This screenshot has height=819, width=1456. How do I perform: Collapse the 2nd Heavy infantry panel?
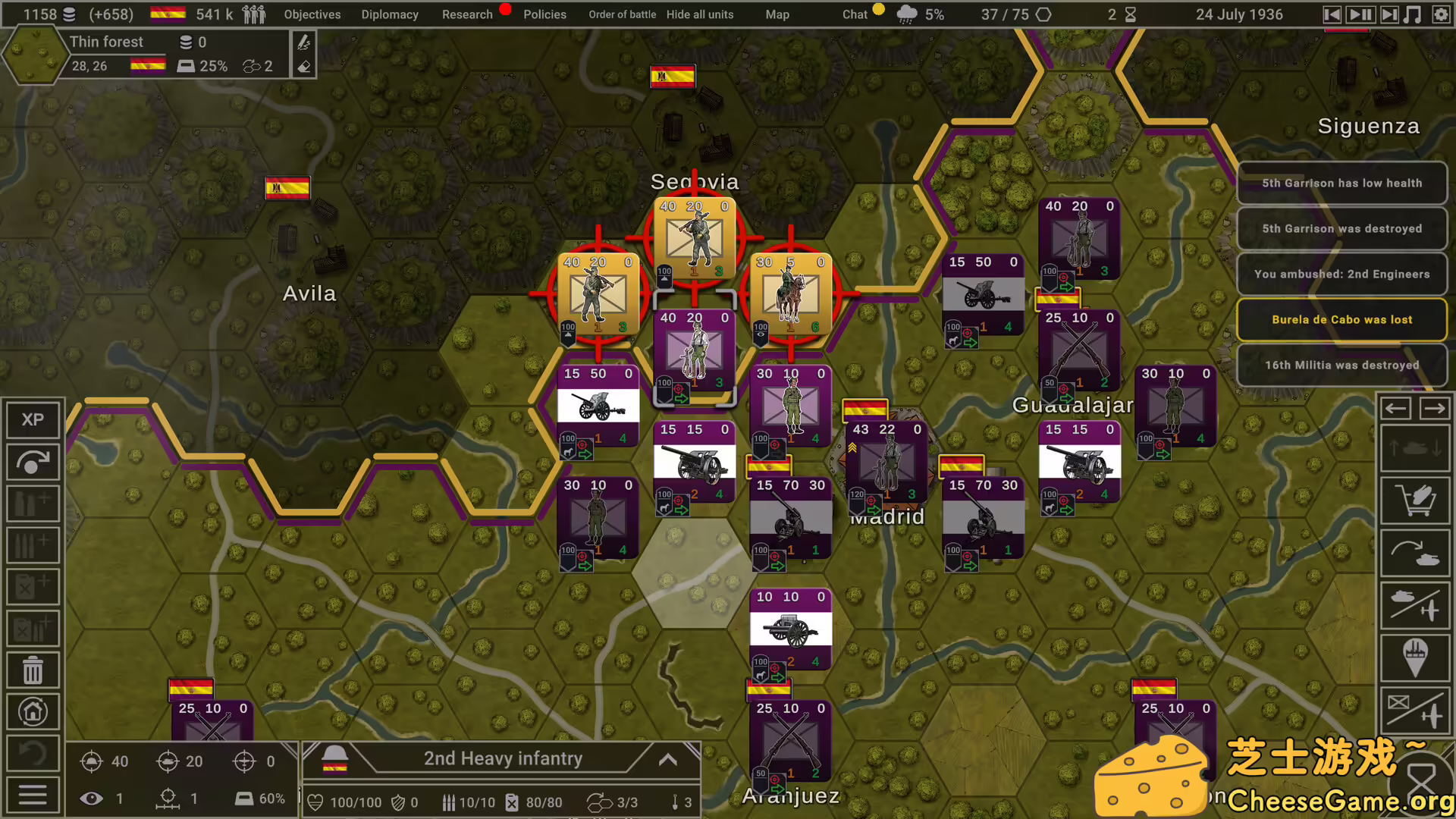pos(668,758)
